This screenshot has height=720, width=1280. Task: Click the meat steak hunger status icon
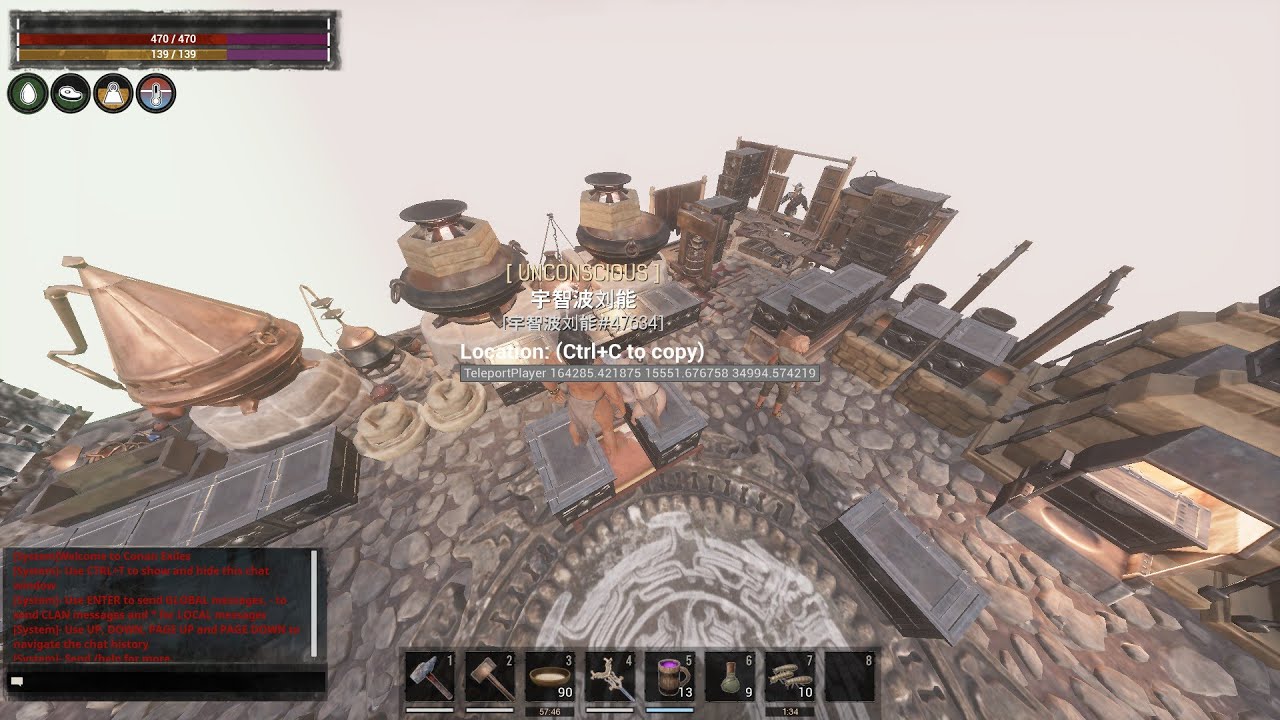(x=71, y=93)
